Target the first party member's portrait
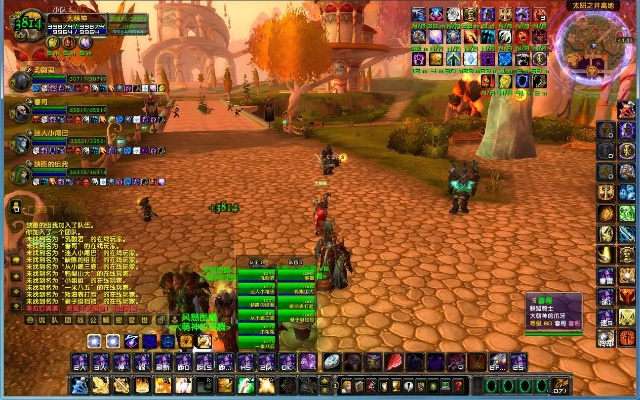This screenshot has width=640, height=400. coord(20,80)
